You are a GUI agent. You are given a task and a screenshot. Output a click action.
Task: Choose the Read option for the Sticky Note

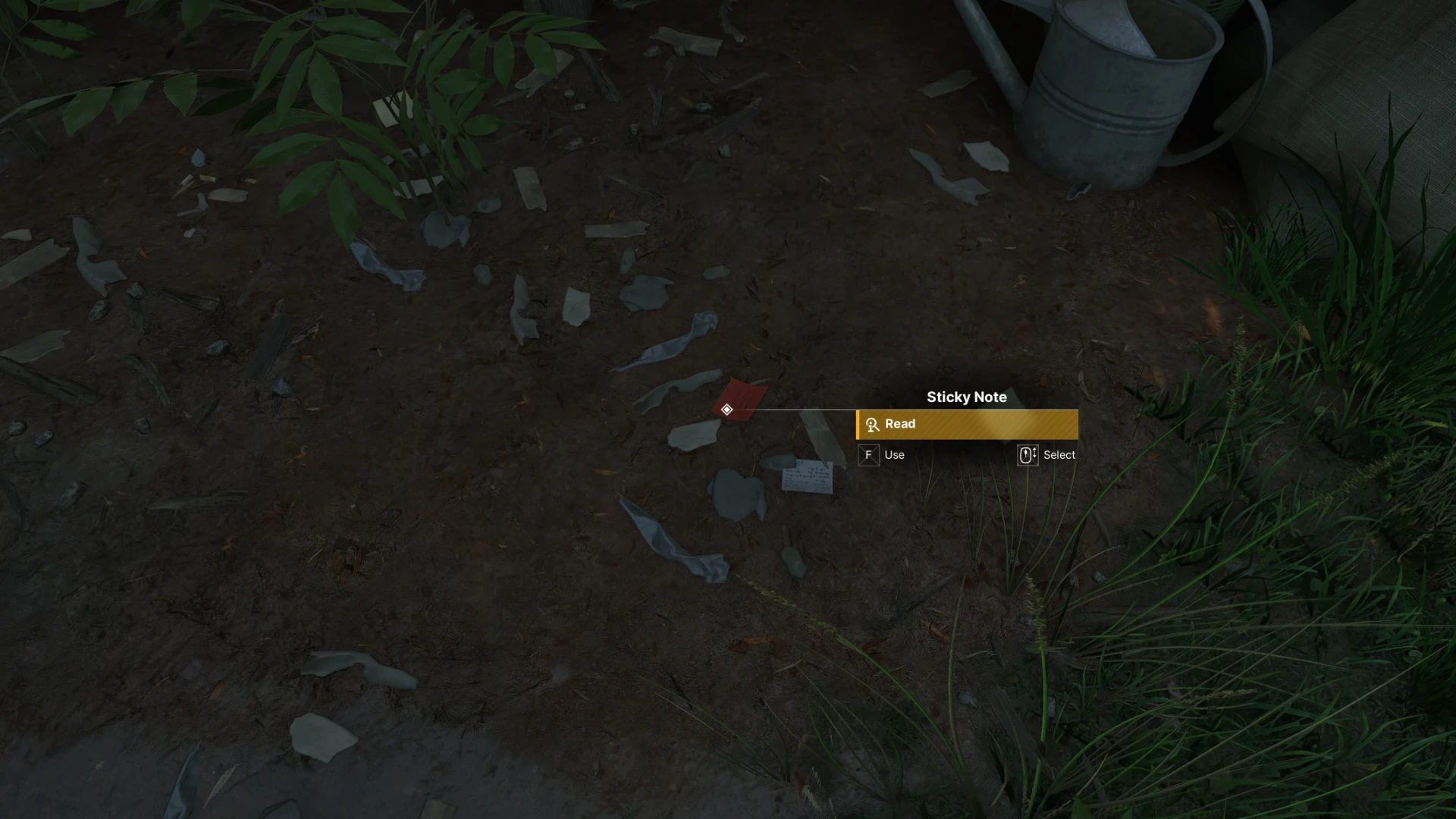click(966, 425)
